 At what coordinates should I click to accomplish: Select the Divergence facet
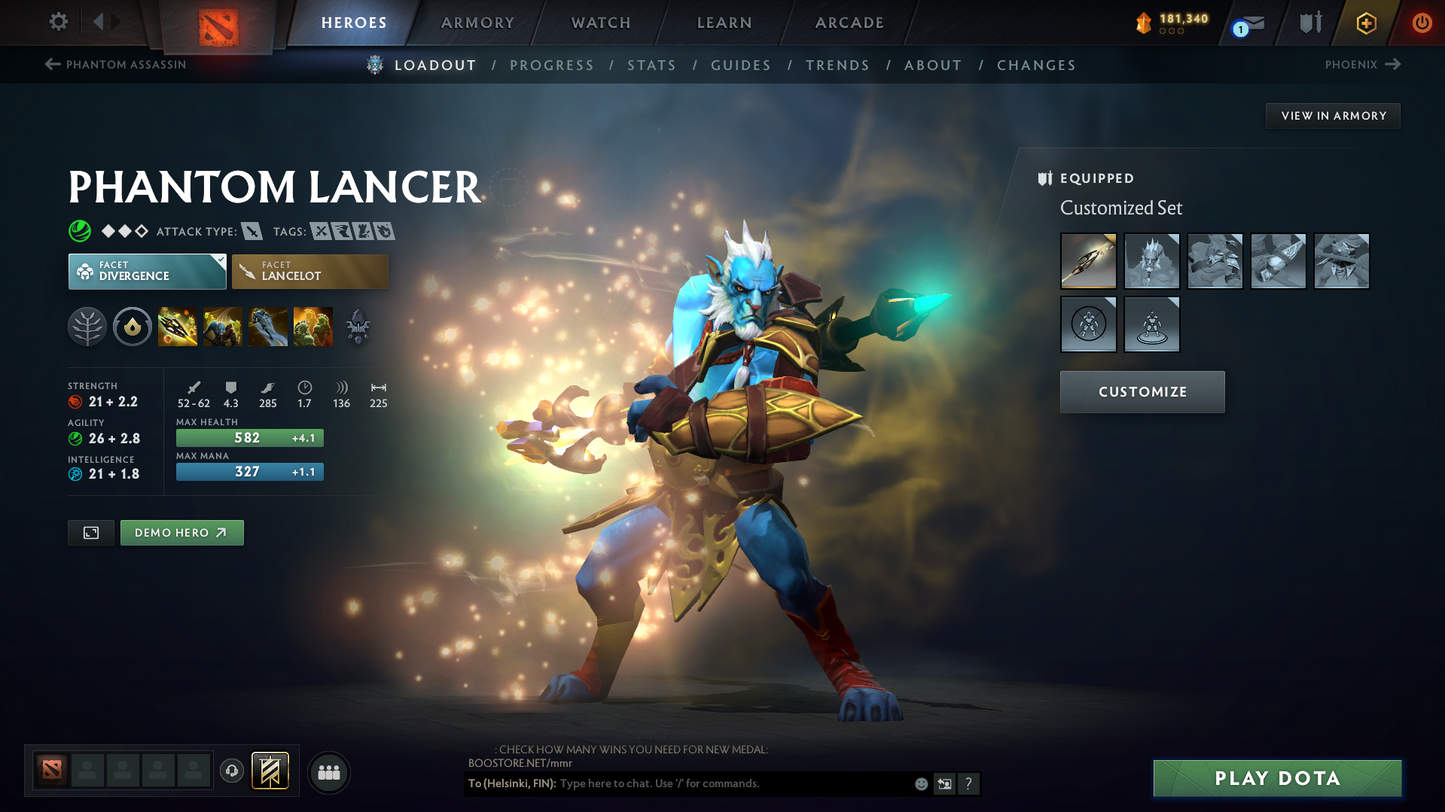tap(147, 271)
